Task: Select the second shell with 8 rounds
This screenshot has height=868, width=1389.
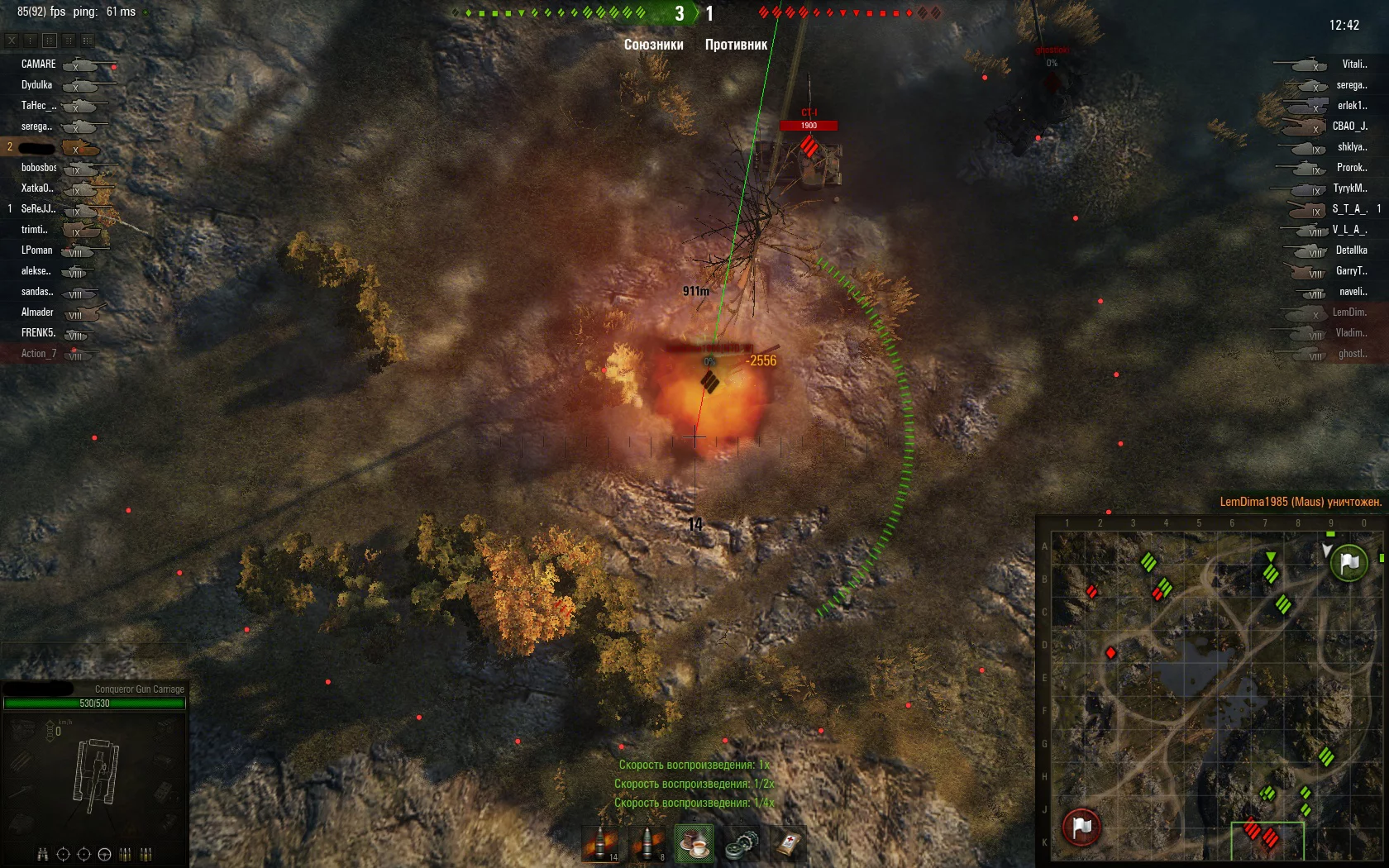Action: [648, 844]
